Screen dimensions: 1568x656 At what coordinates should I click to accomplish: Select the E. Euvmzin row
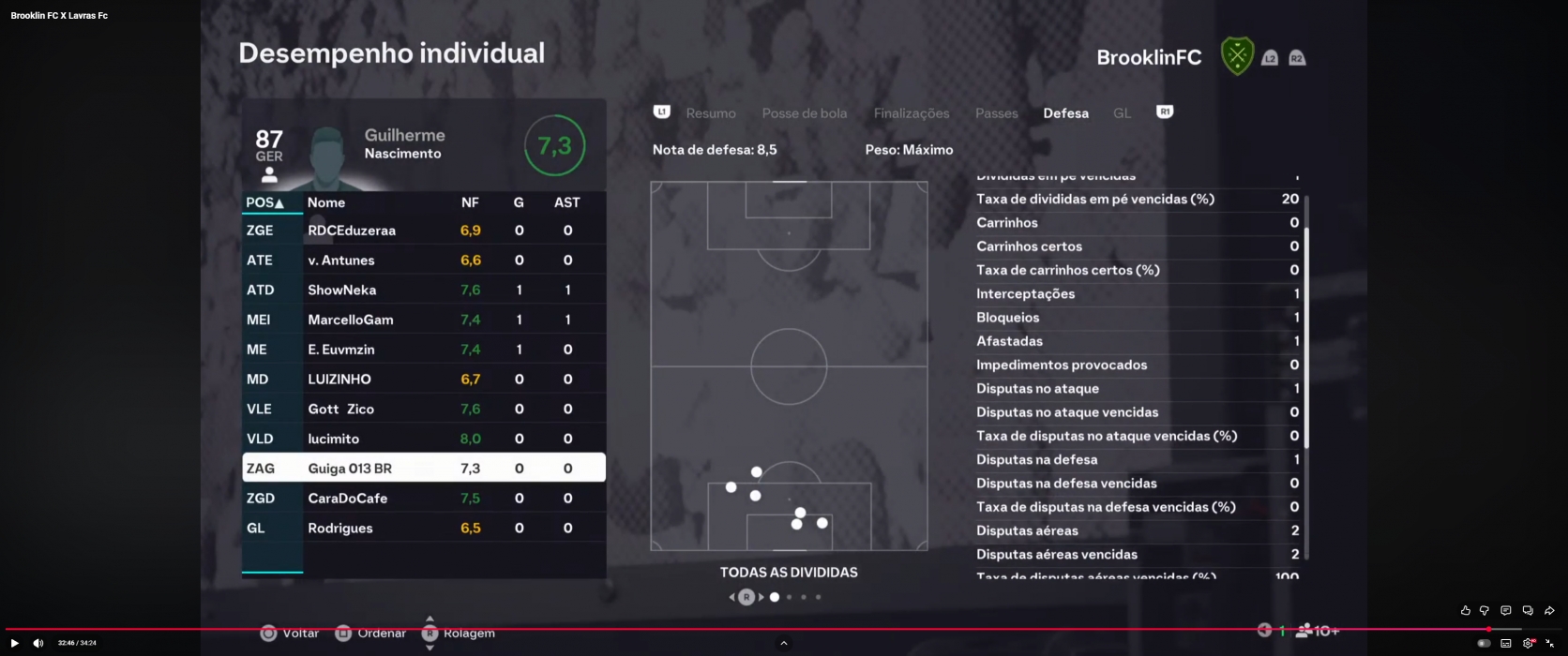point(423,350)
